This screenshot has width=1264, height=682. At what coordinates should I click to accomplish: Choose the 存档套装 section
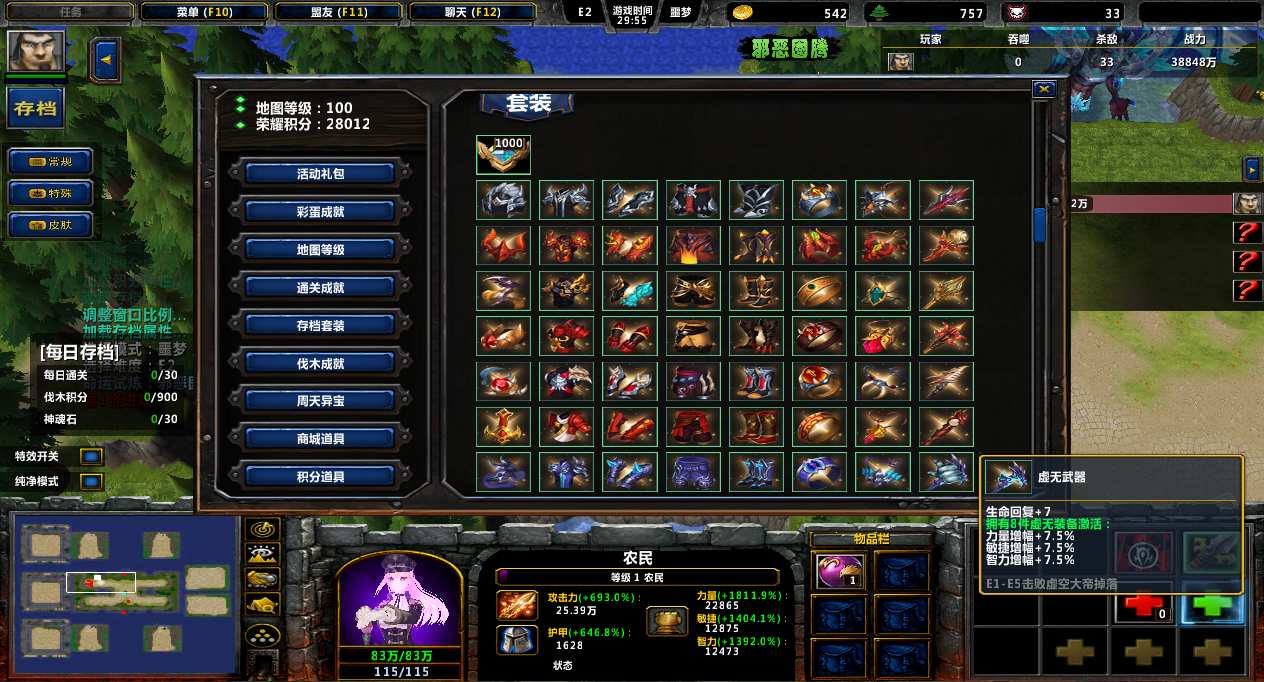(320, 325)
